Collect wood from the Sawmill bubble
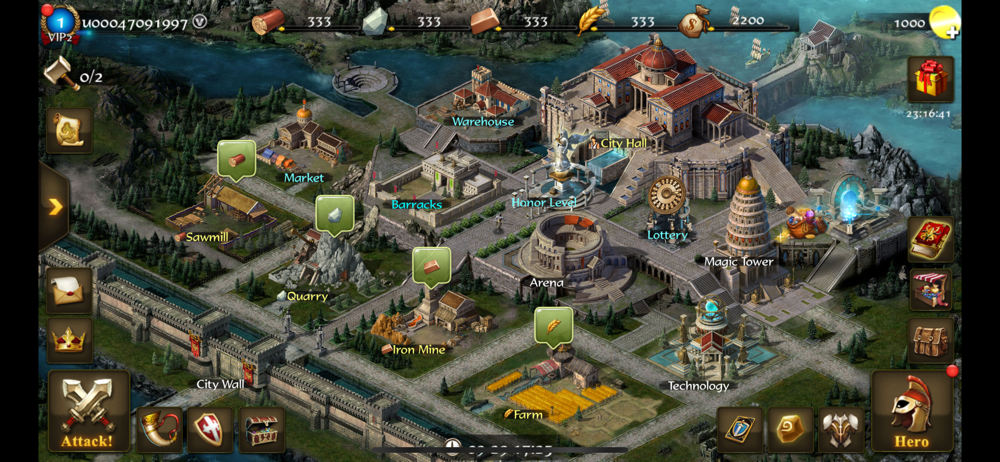 [x=236, y=160]
